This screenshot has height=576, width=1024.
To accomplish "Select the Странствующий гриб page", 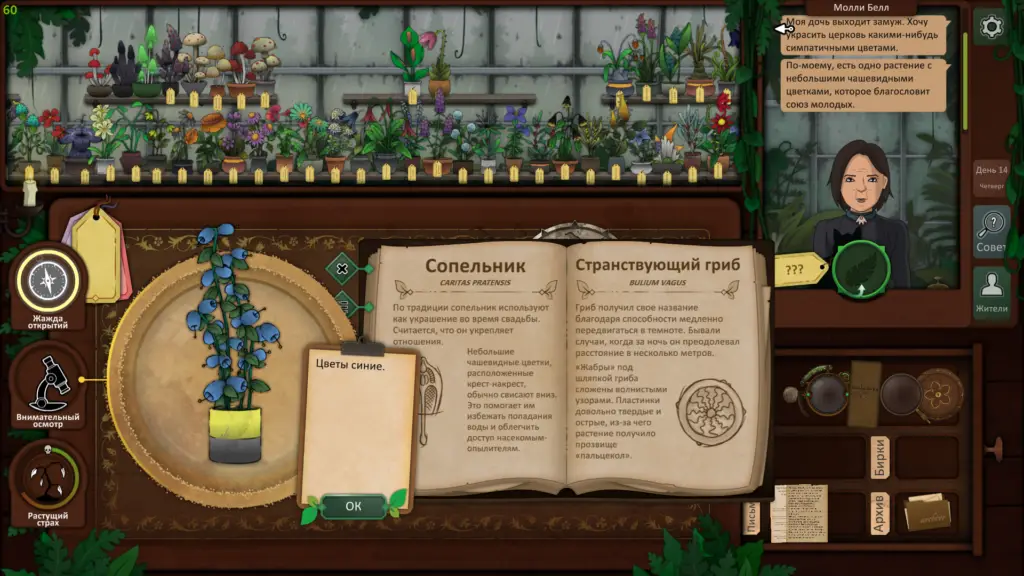I will pyautogui.click(x=665, y=380).
